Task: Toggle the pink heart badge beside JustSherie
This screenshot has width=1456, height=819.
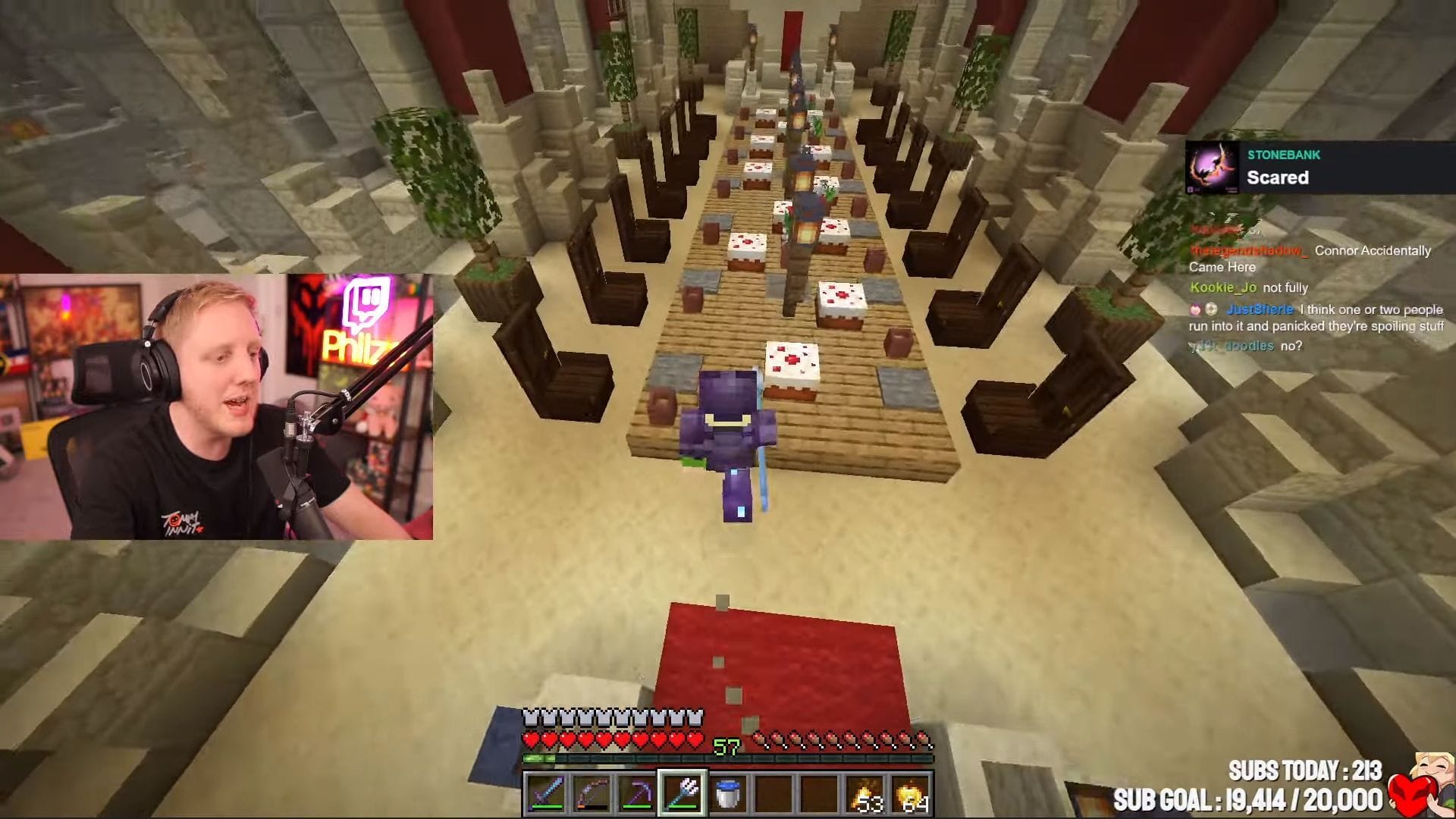Action: click(1196, 309)
